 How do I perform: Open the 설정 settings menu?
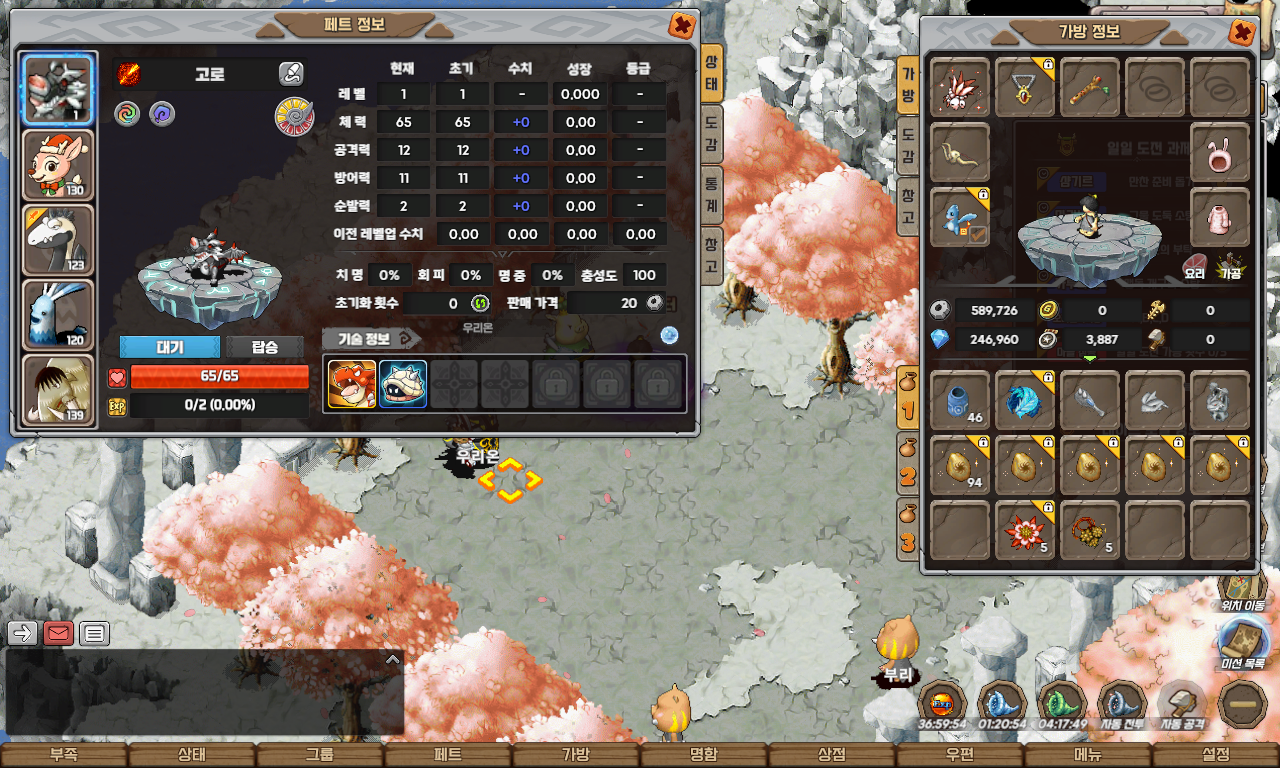point(1216,755)
